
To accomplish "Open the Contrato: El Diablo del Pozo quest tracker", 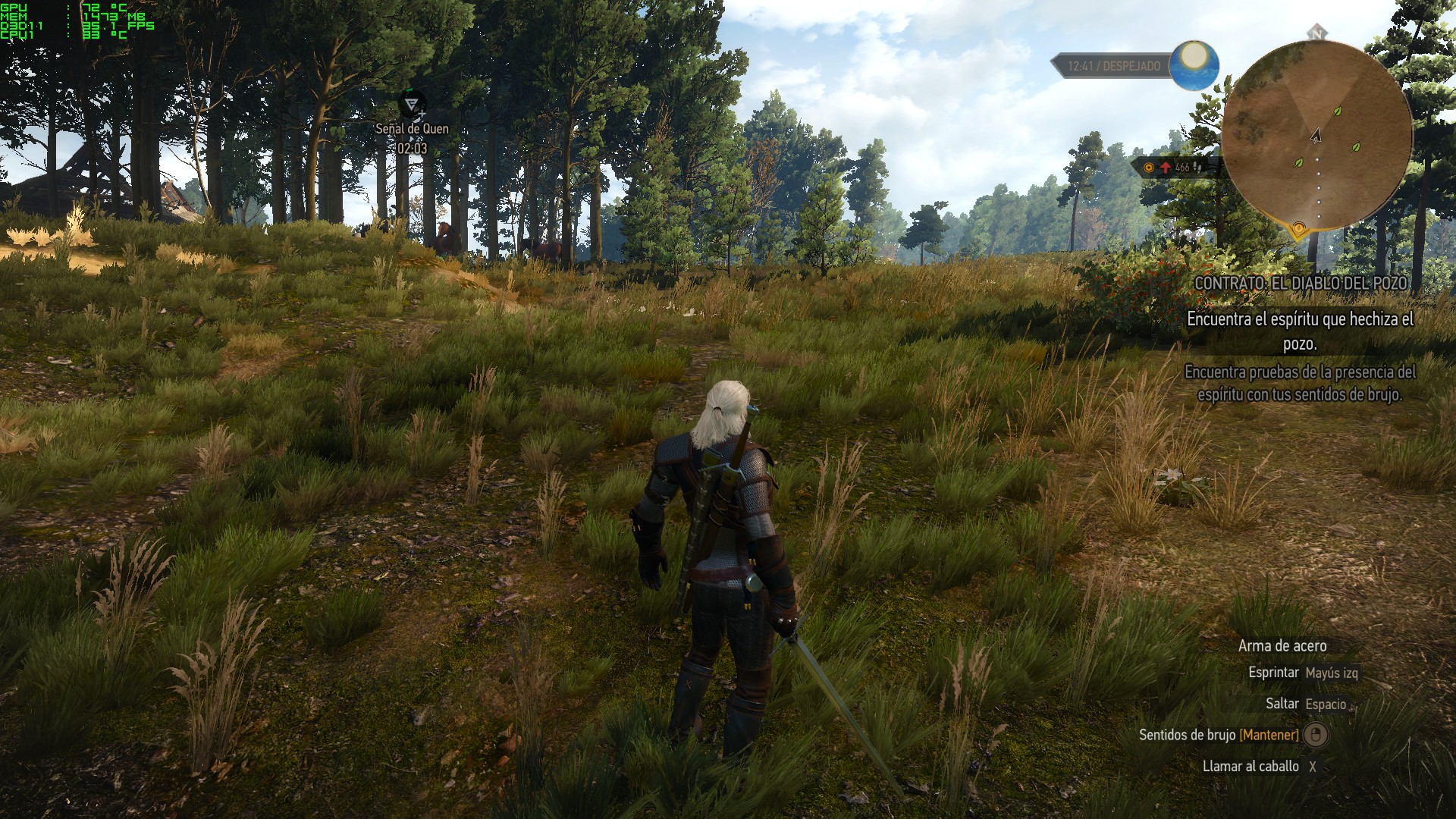I will (1301, 283).
